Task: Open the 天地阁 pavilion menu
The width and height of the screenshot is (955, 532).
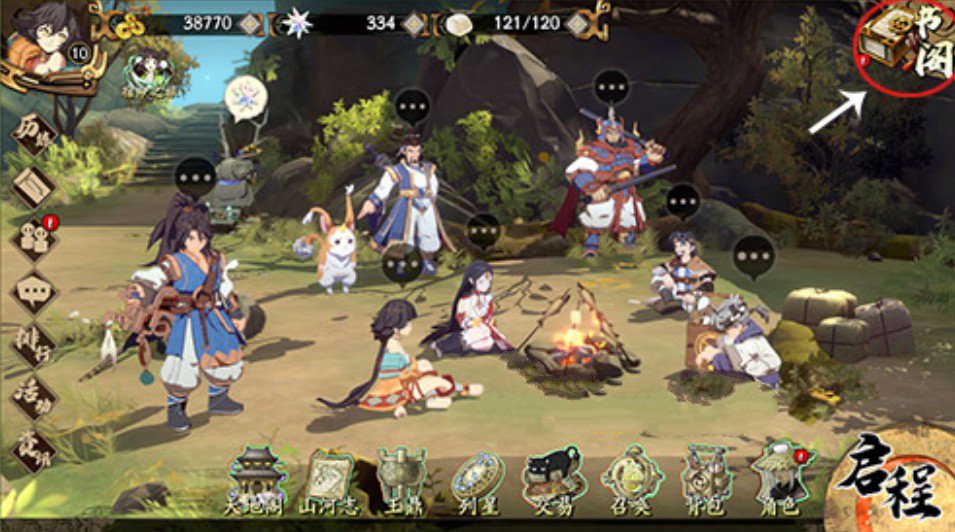Action: [259, 478]
